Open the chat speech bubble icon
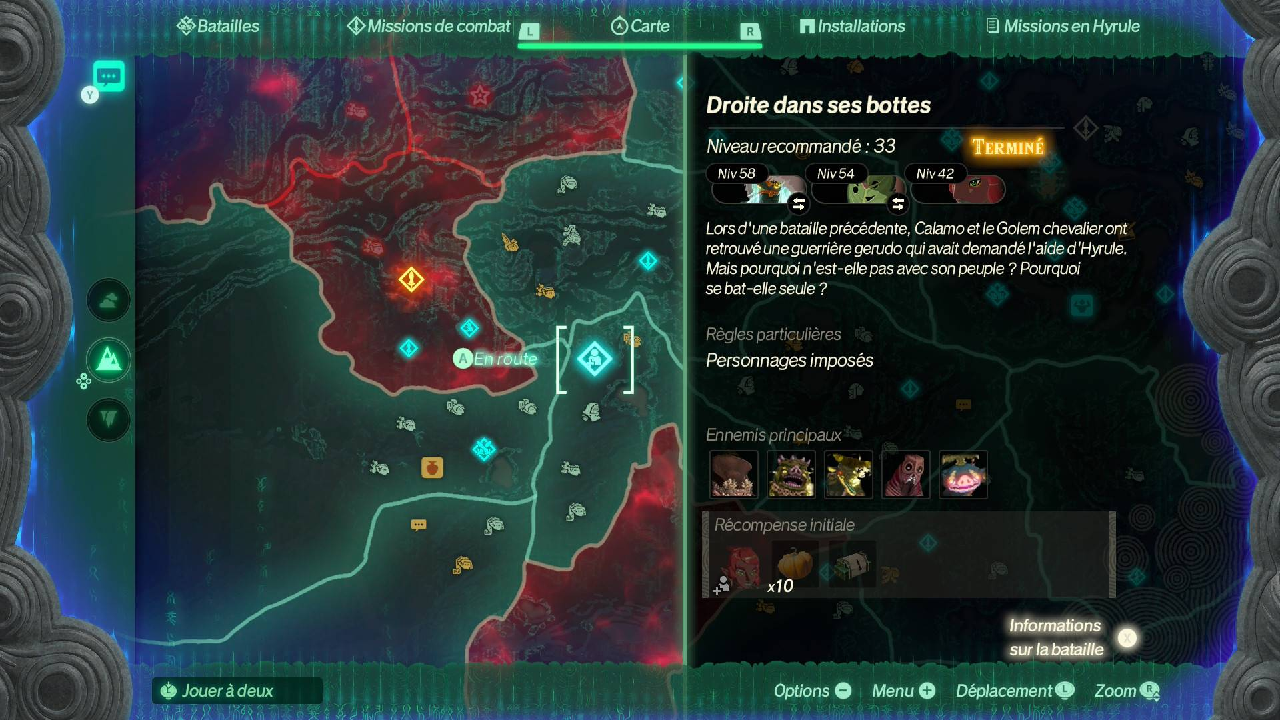1280x720 pixels. [108, 76]
